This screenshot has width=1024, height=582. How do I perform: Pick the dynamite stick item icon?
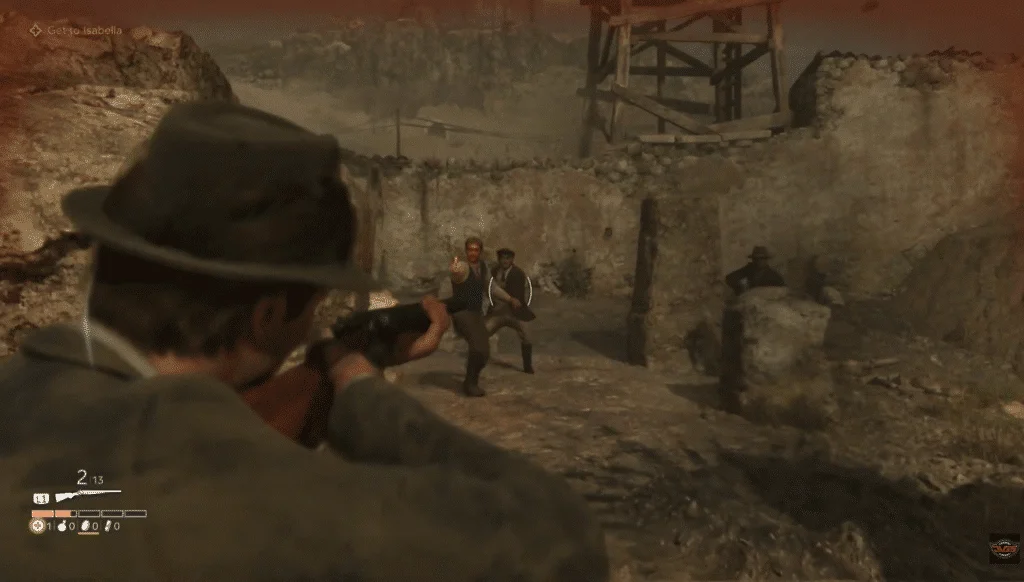107,526
